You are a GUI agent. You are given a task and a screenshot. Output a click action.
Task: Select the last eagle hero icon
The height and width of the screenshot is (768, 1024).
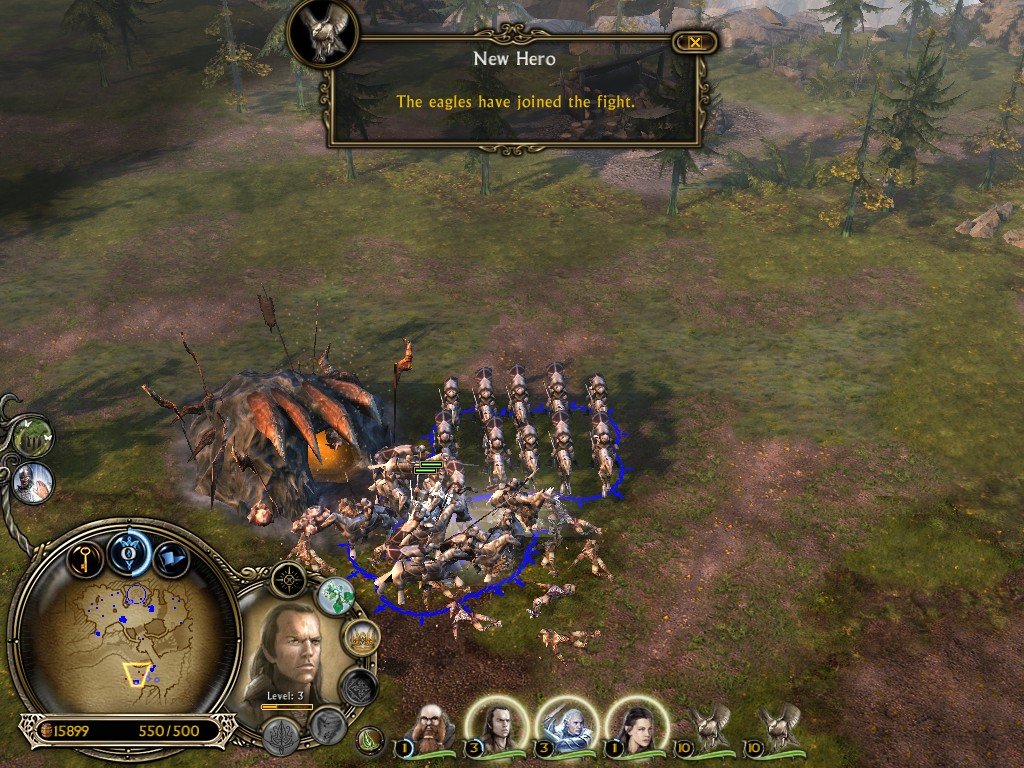(778, 727)
